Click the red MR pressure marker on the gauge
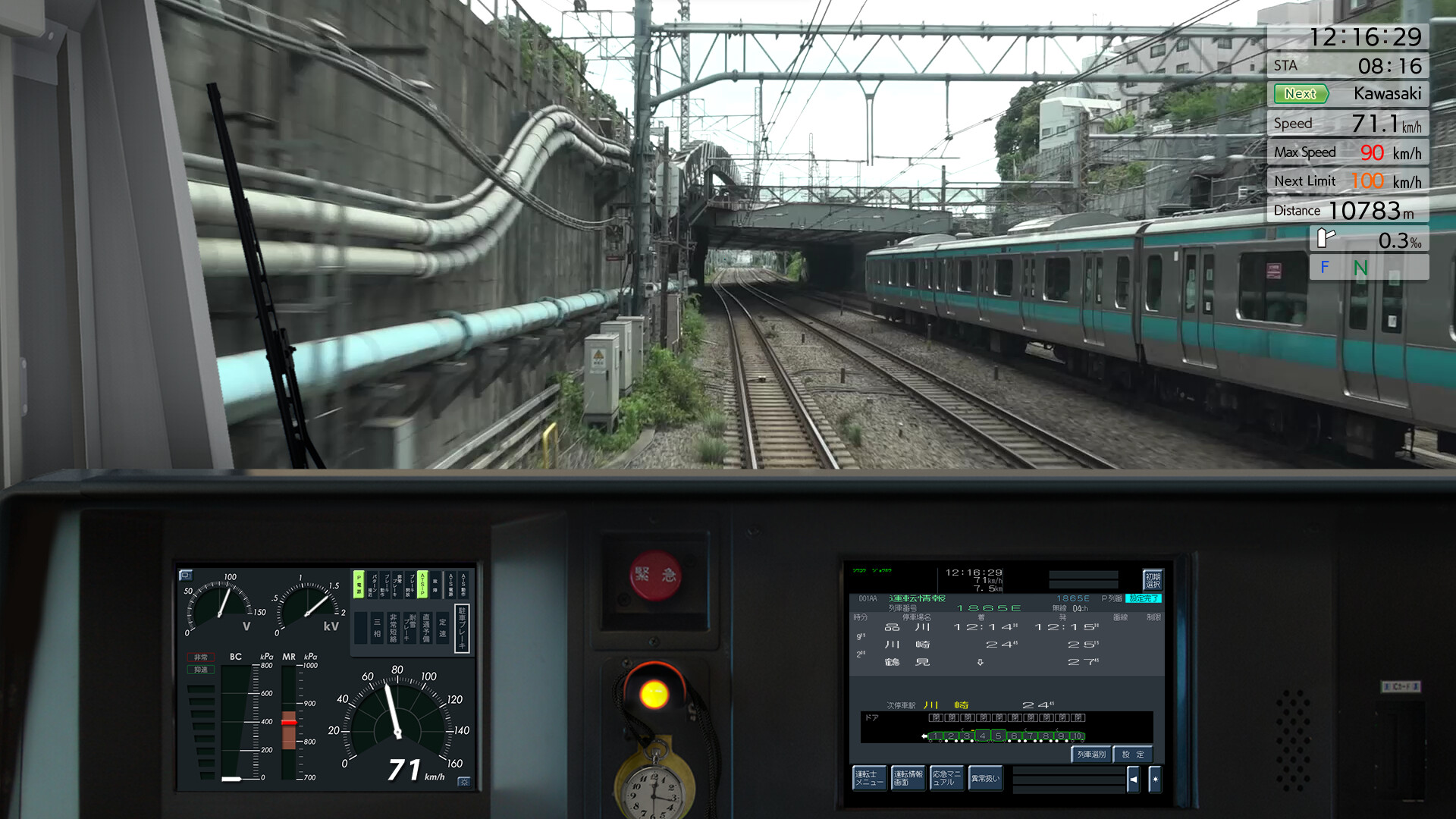The width and height of the screenshot is (1456, 819). (x=289, y=722)
